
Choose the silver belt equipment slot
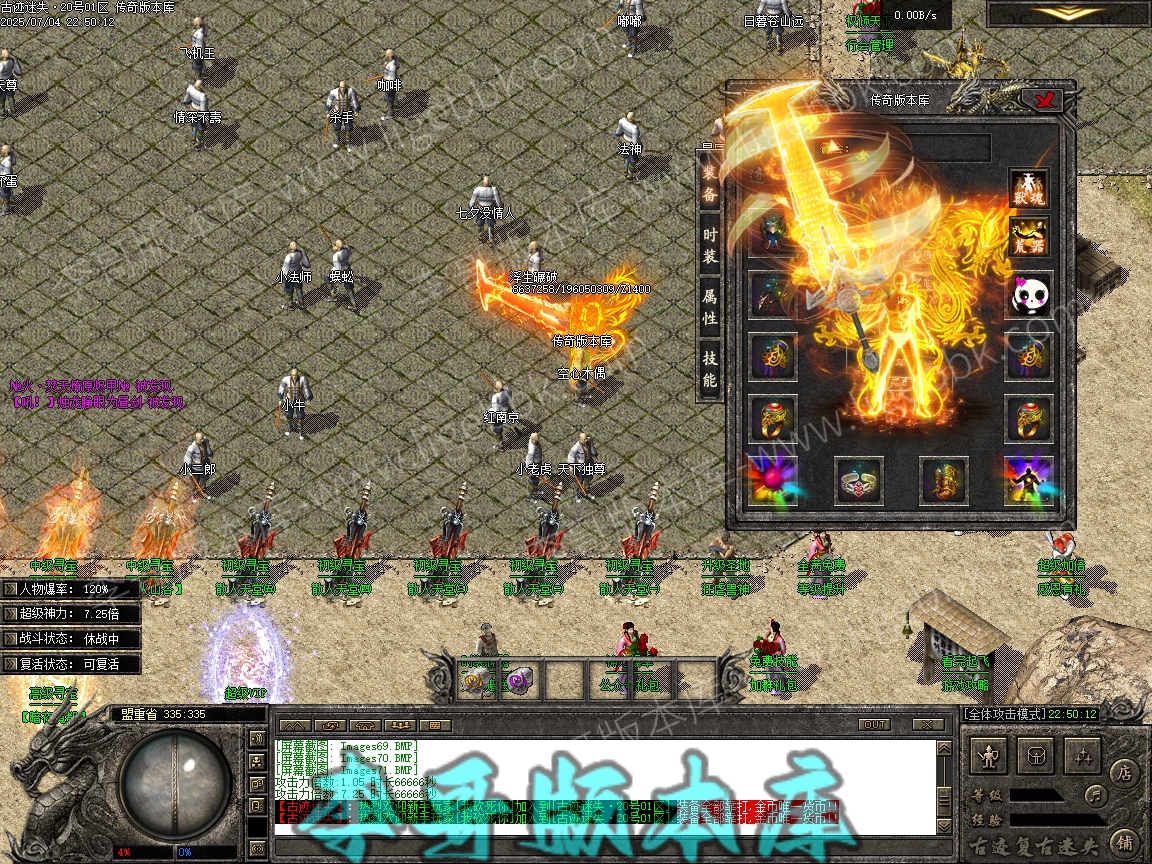[x=858, y=481]
